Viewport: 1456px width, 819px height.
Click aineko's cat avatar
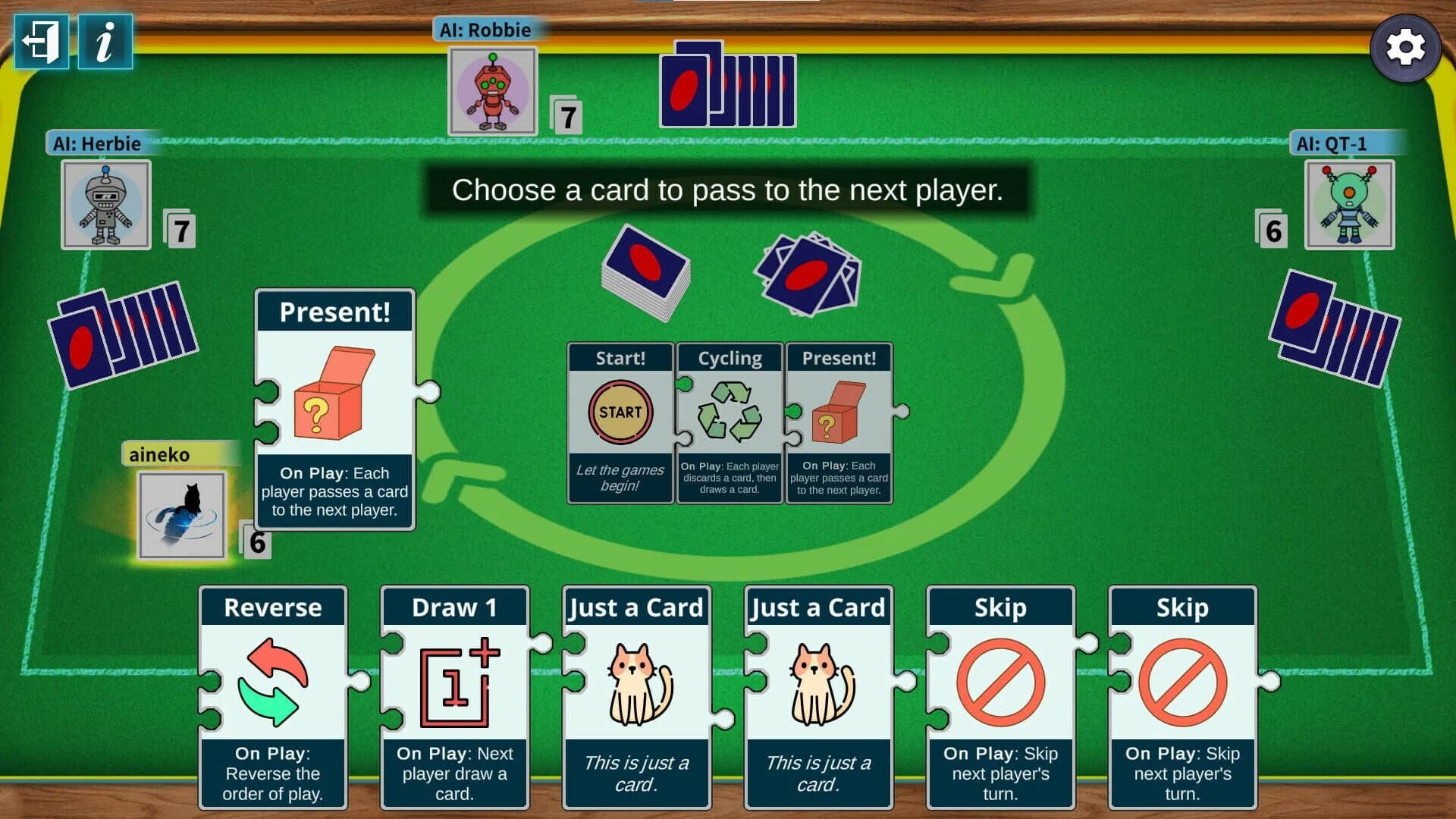point(180,516)
